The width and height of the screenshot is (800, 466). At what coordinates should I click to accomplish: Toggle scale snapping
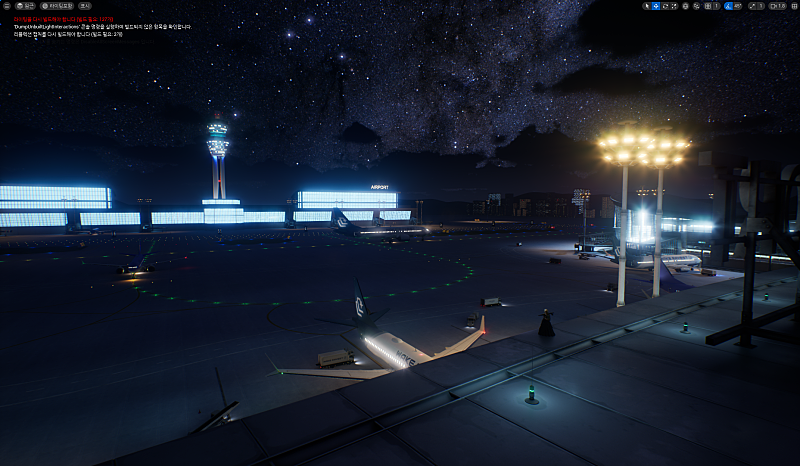tap(752, 6)
